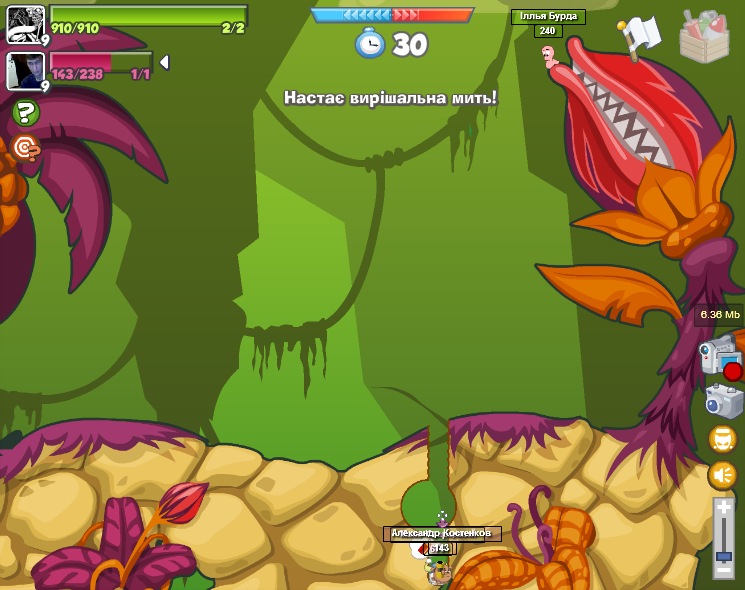
Task: Click the plus at the zoom slider top
Action: click(723, 508)
